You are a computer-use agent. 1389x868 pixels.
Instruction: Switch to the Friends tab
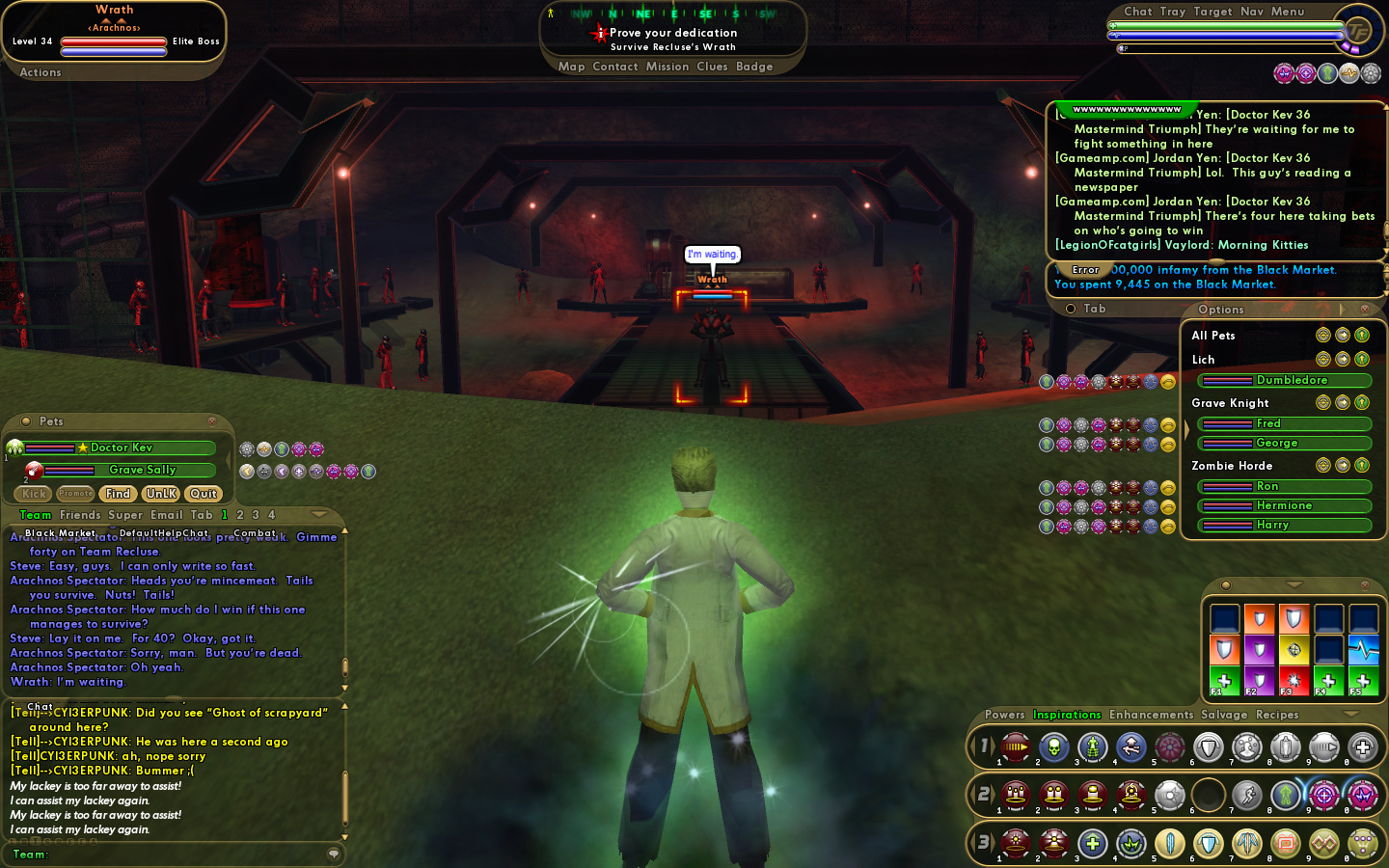tap(80, 515)
